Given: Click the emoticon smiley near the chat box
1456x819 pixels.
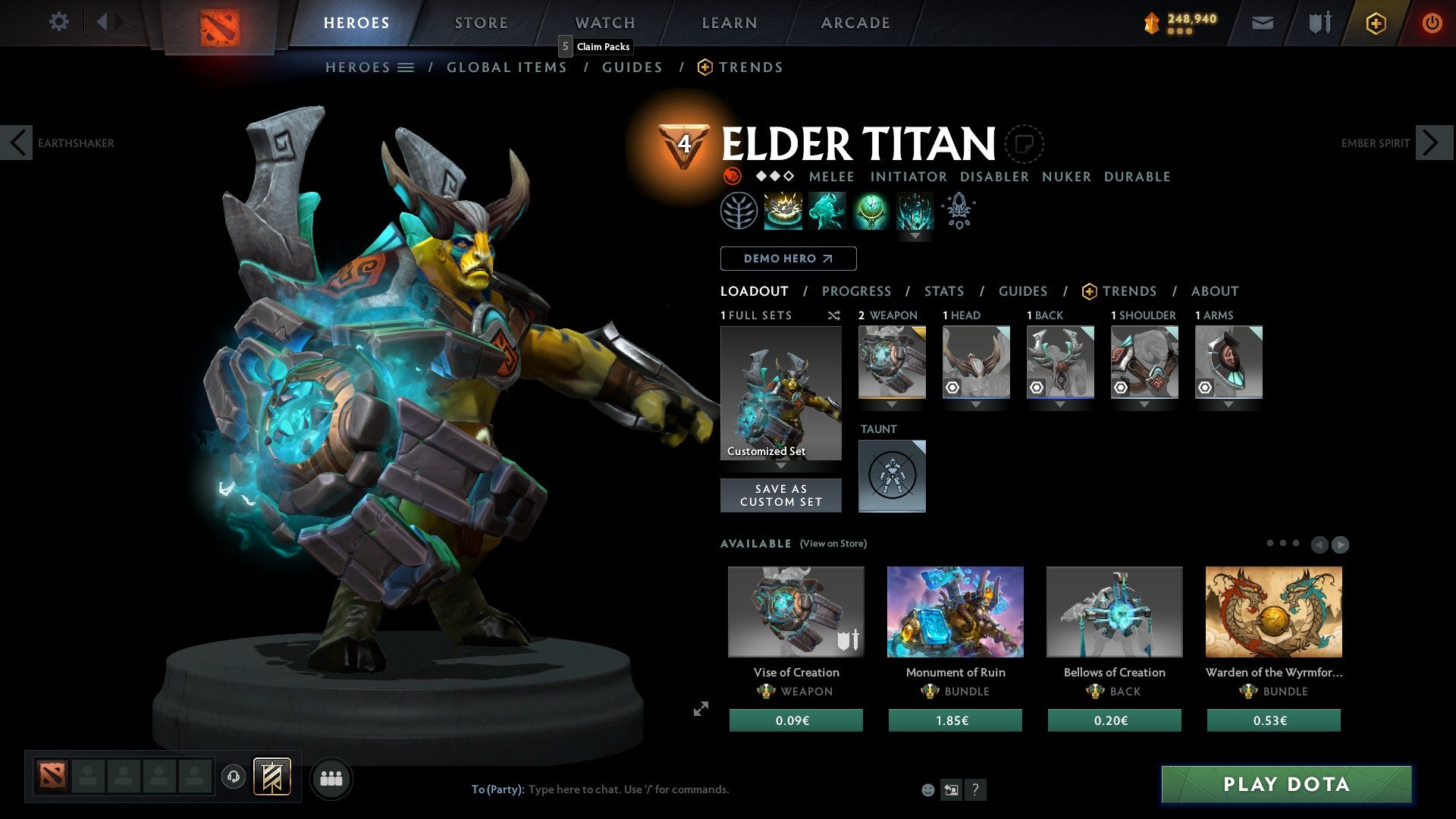Looking at the screenshot, I should pos(927,789).
